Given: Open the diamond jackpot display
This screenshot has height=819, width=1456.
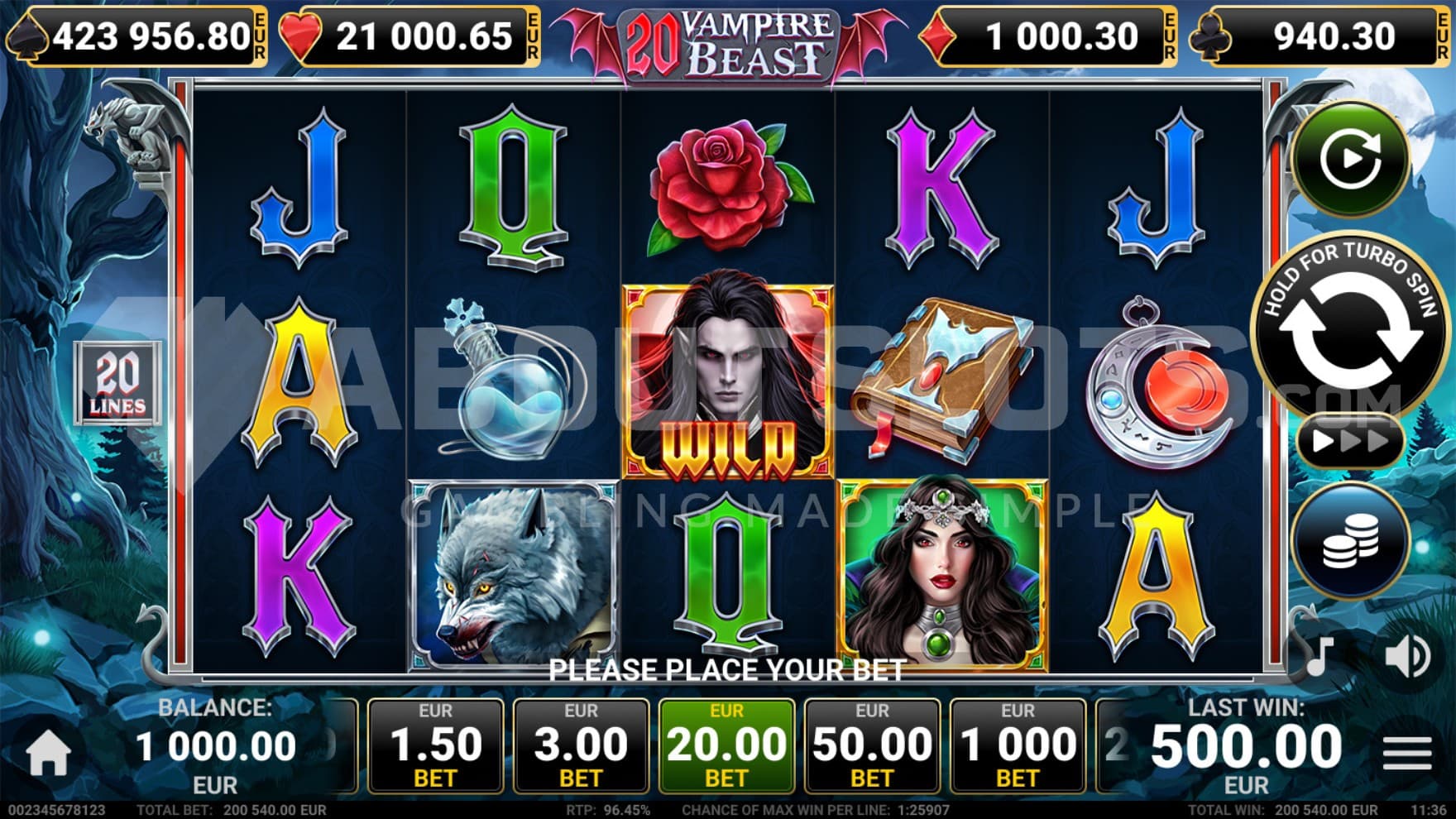Looking at the screenshot, I should point(1049,36).
